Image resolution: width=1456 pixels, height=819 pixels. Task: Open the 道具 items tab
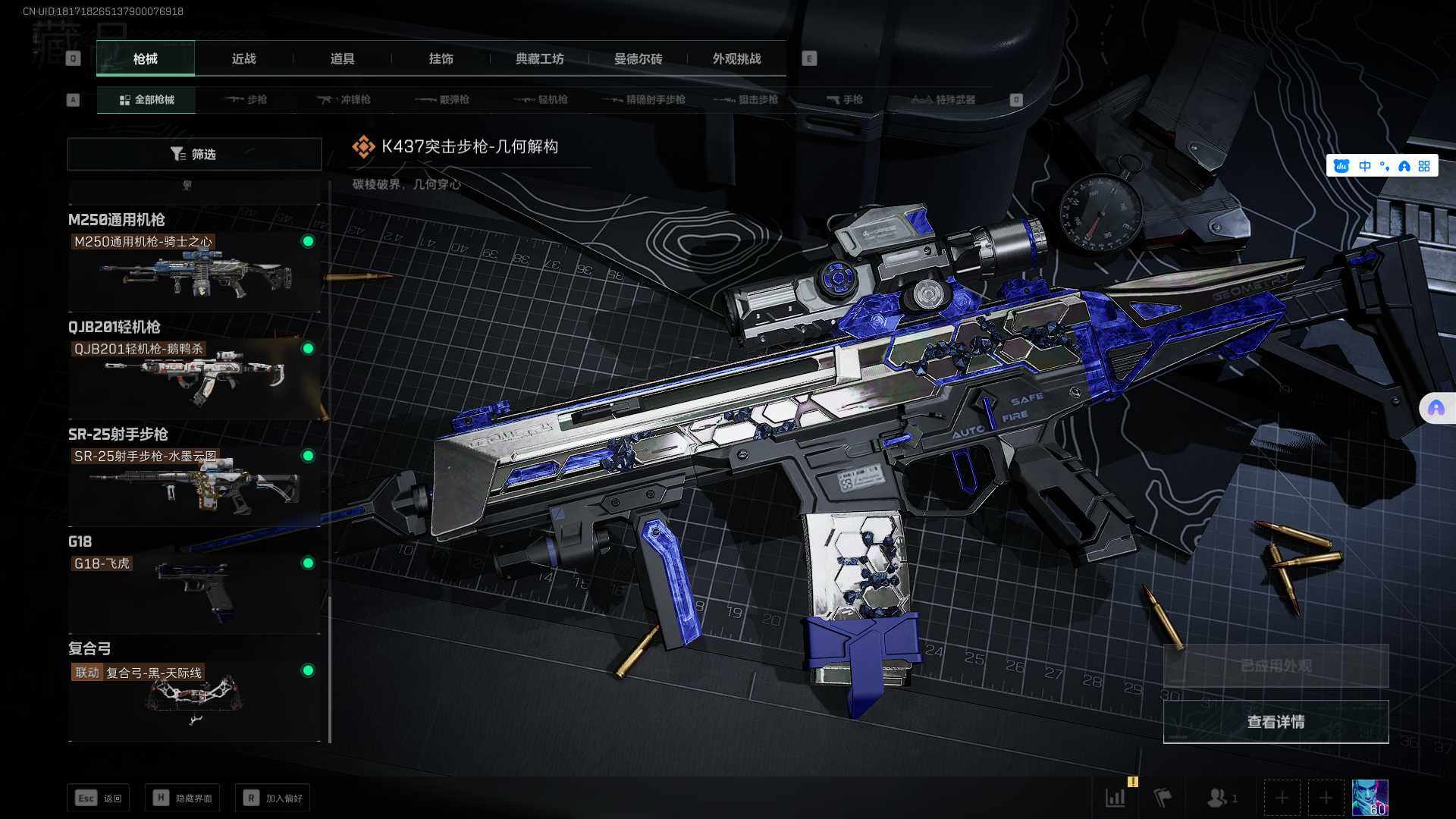coord(342,58)
